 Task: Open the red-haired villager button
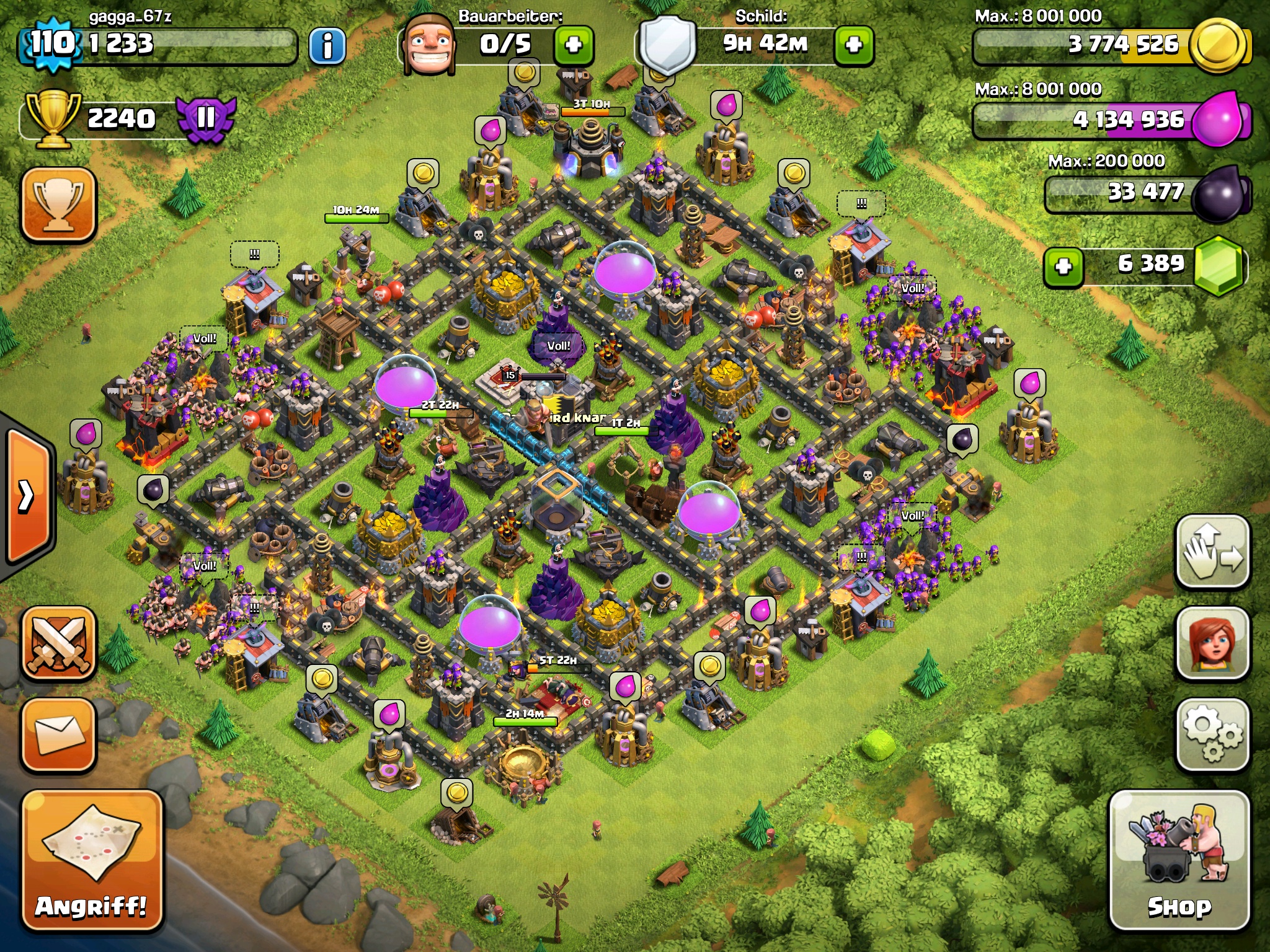point(1212,643)
